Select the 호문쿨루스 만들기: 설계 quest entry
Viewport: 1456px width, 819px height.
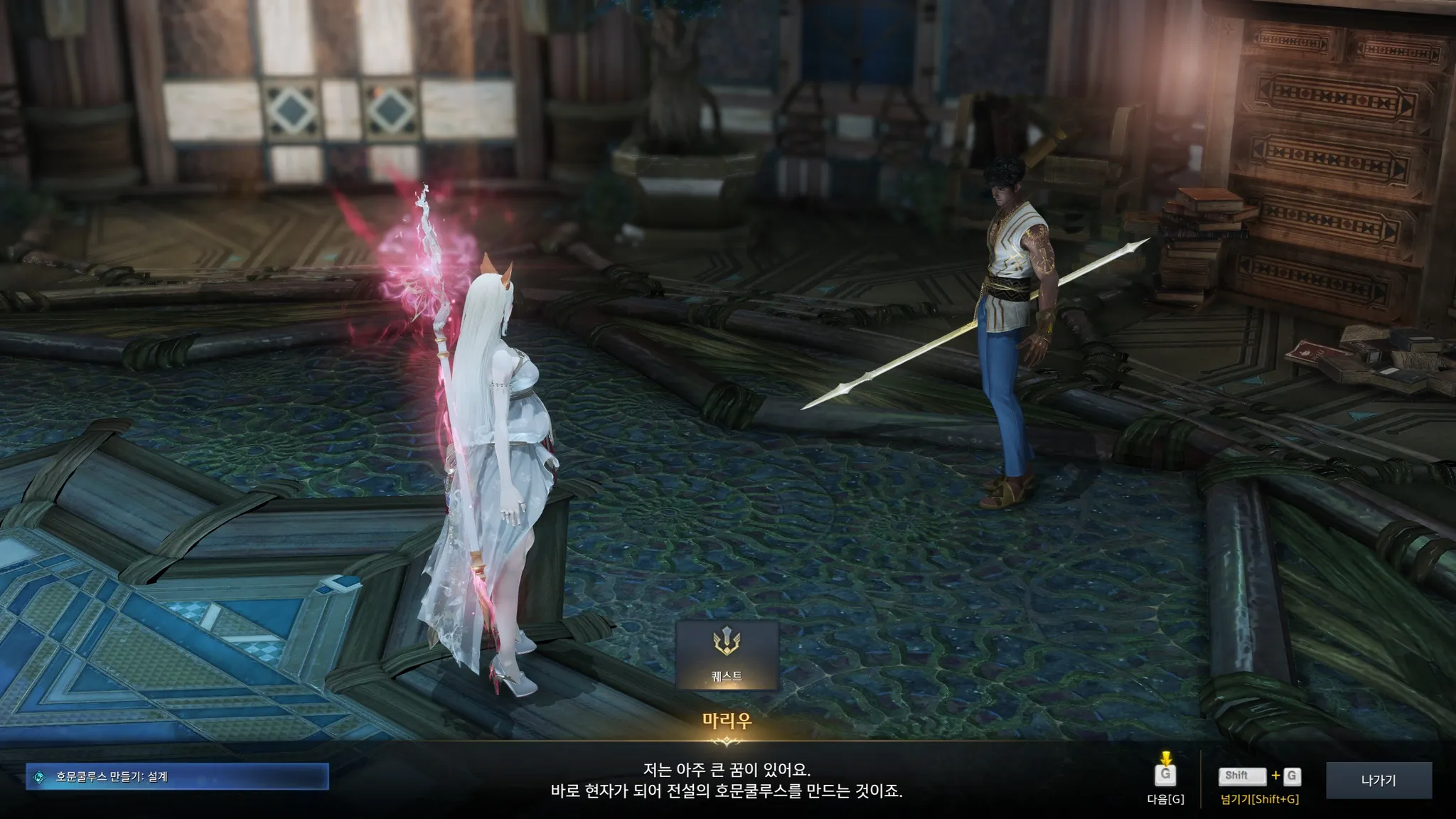click(177, 777)
